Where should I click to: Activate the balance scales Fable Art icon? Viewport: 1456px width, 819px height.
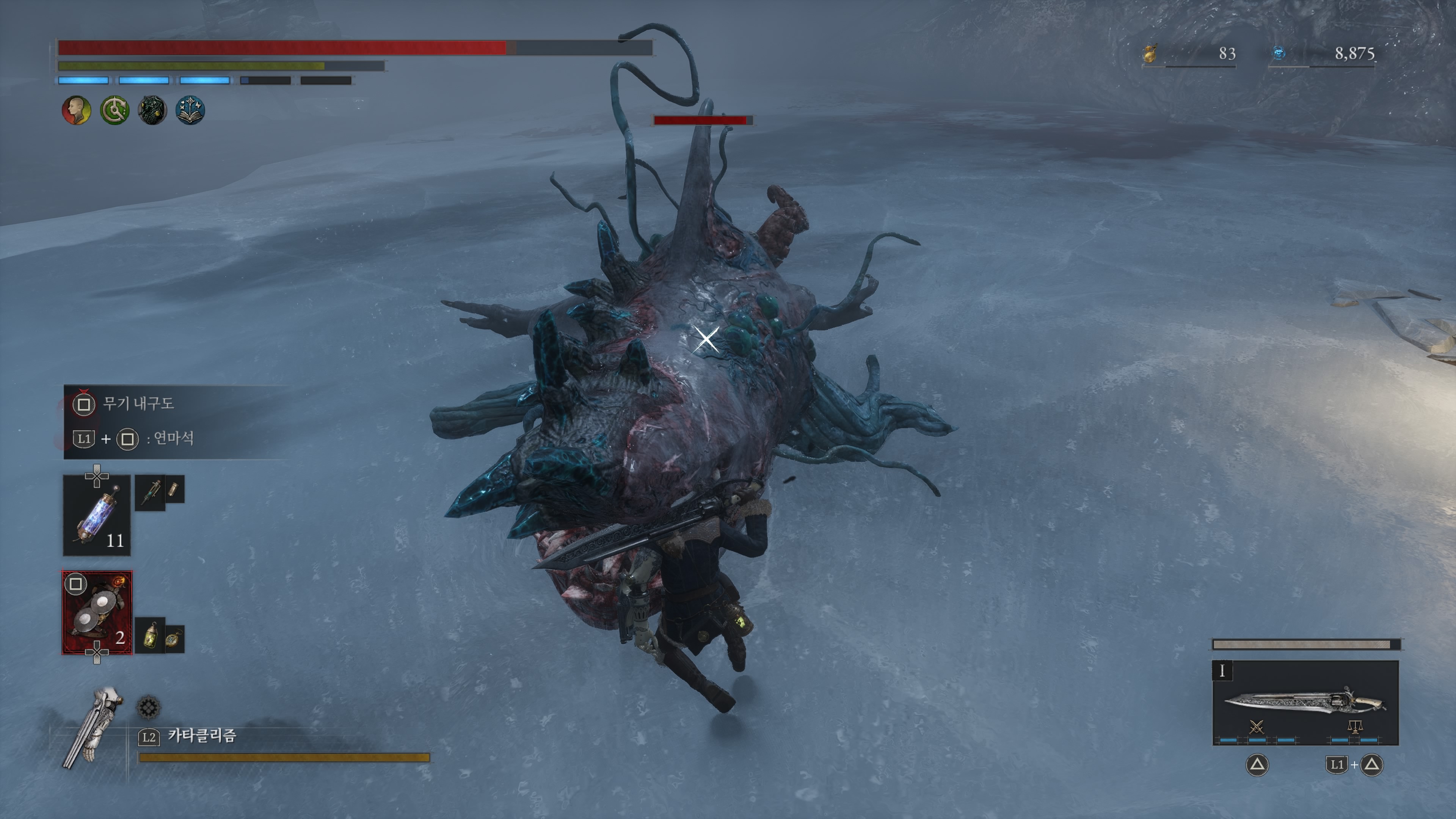click(x=1354, y=727)
